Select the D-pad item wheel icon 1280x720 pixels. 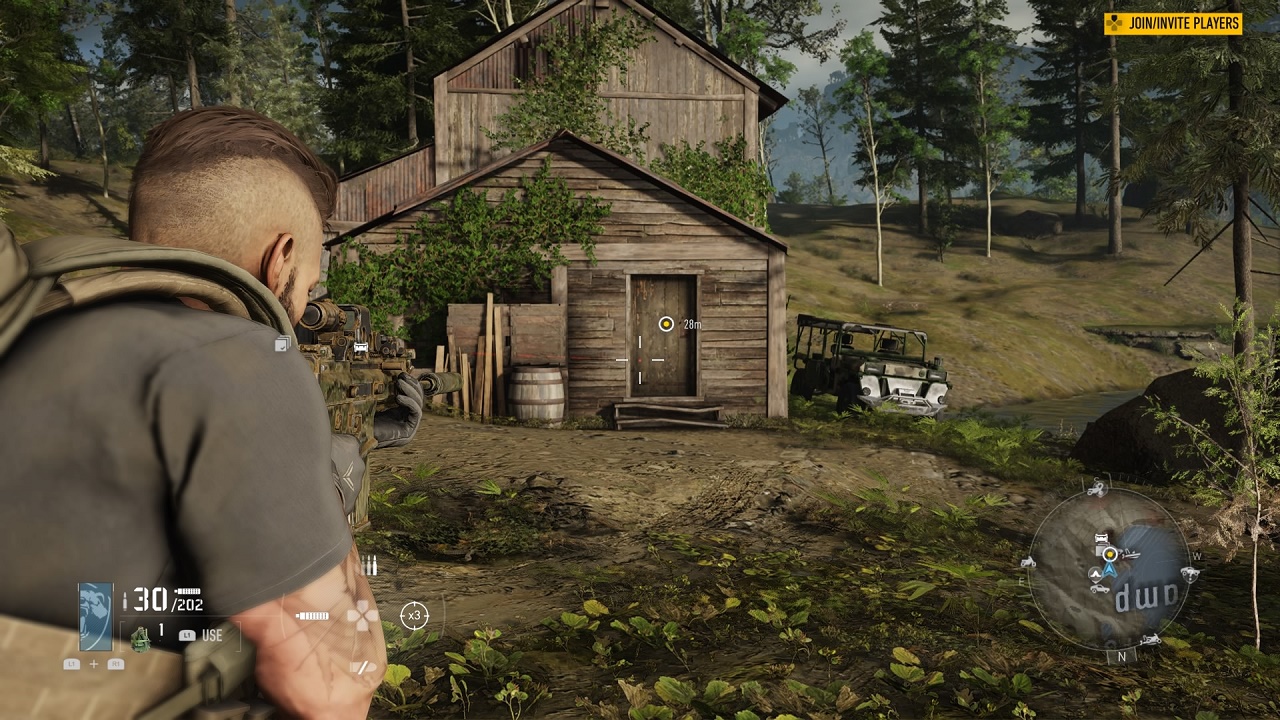pos(361,615)
